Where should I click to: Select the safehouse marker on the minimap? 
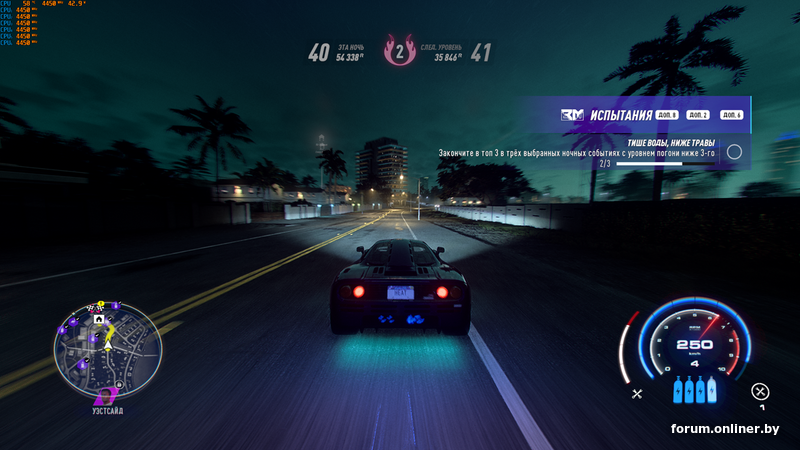click(99, 318)
